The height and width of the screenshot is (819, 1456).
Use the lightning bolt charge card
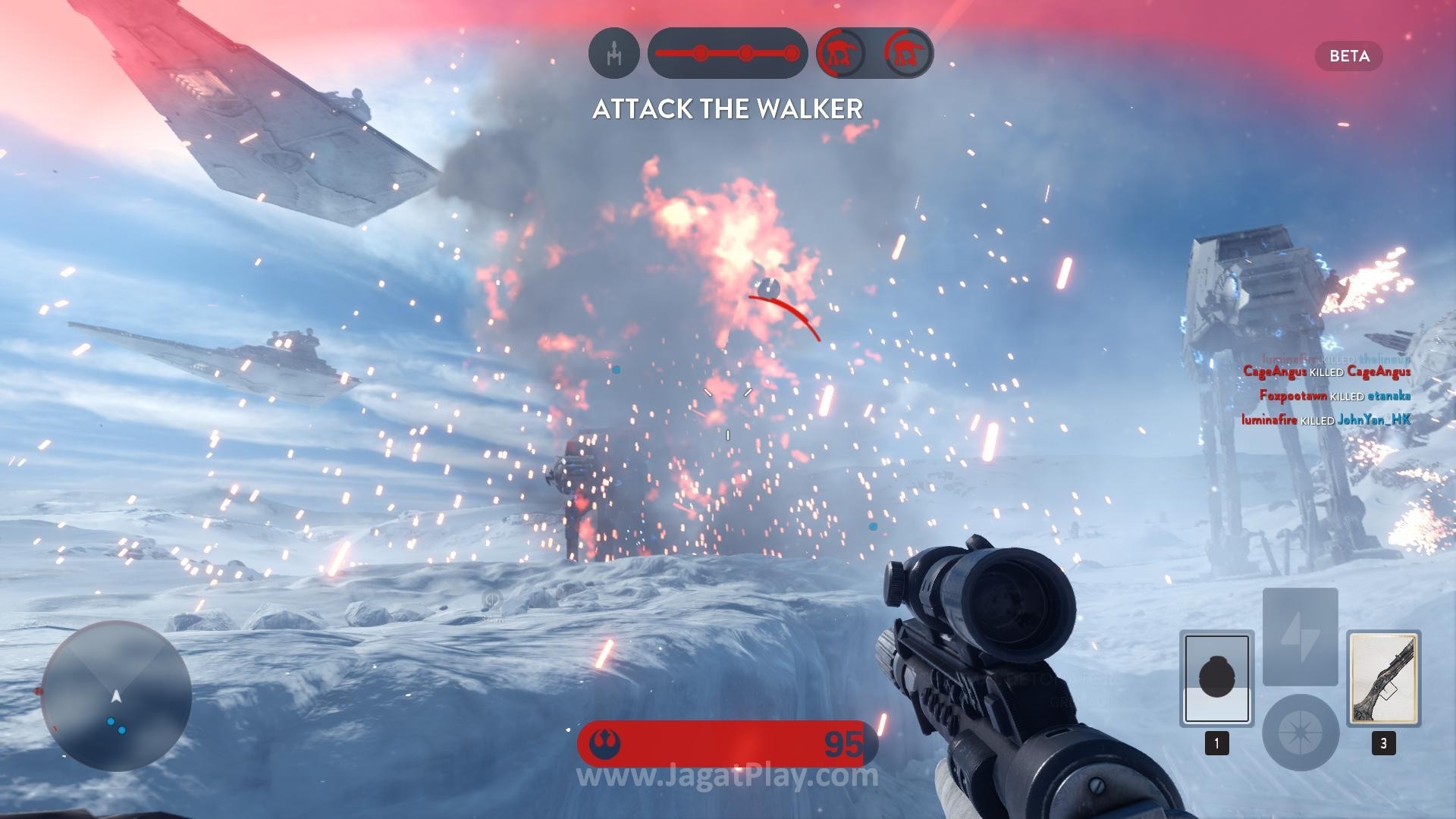tap(1300, 636)
